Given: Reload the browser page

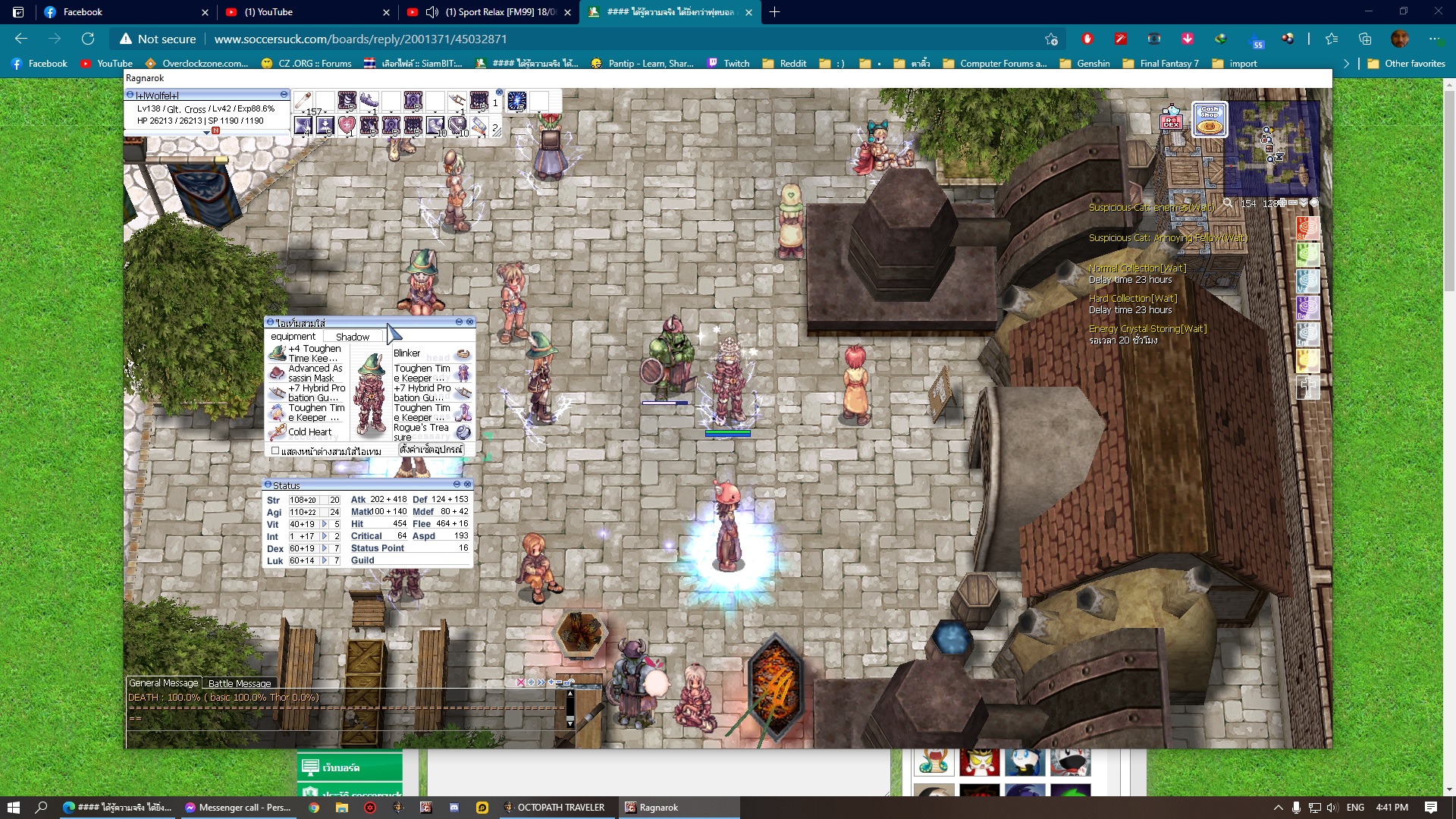Looking at the screenshot, I should (x=88, y=39).
